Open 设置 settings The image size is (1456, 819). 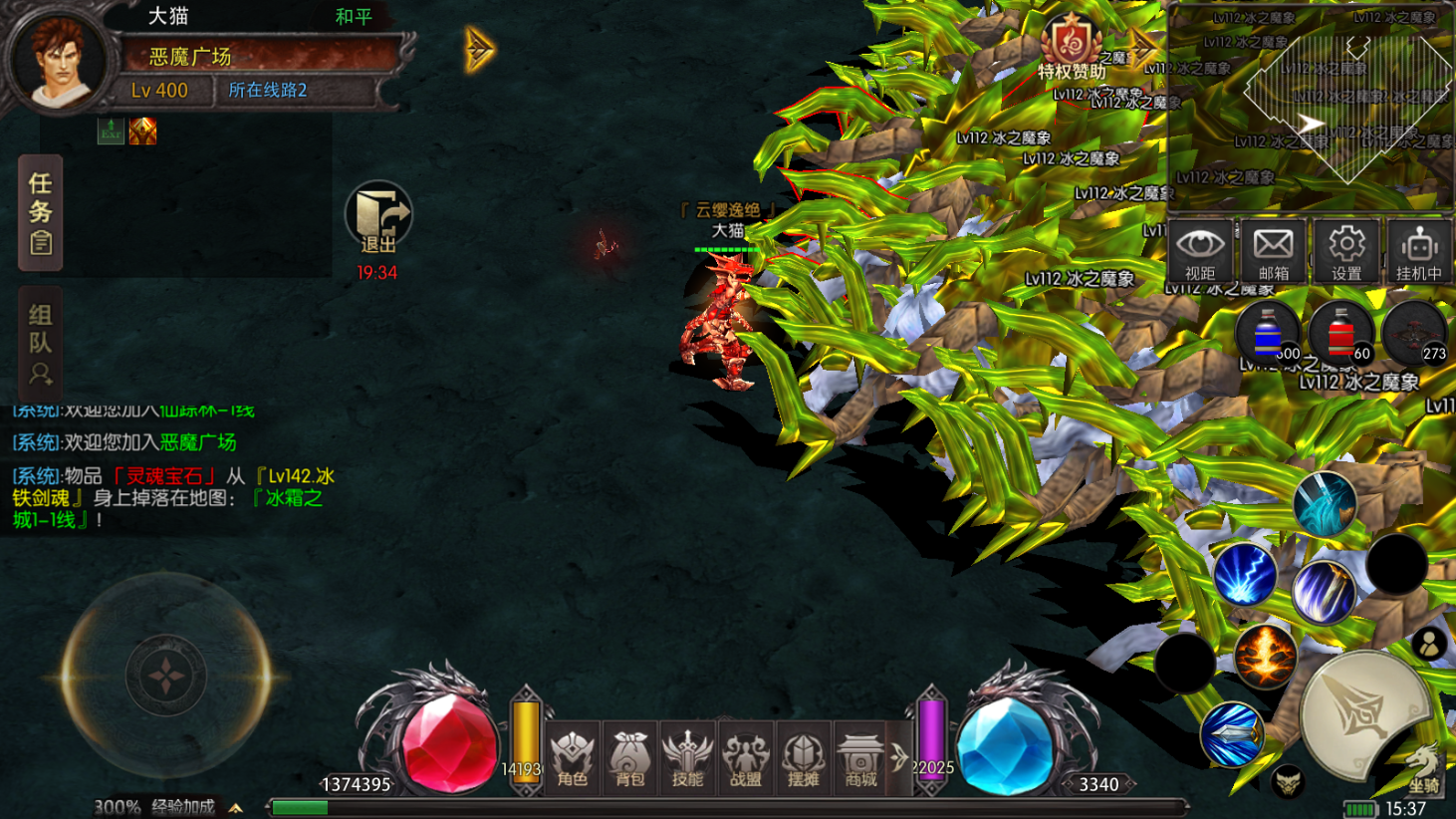coord(1346,250)
